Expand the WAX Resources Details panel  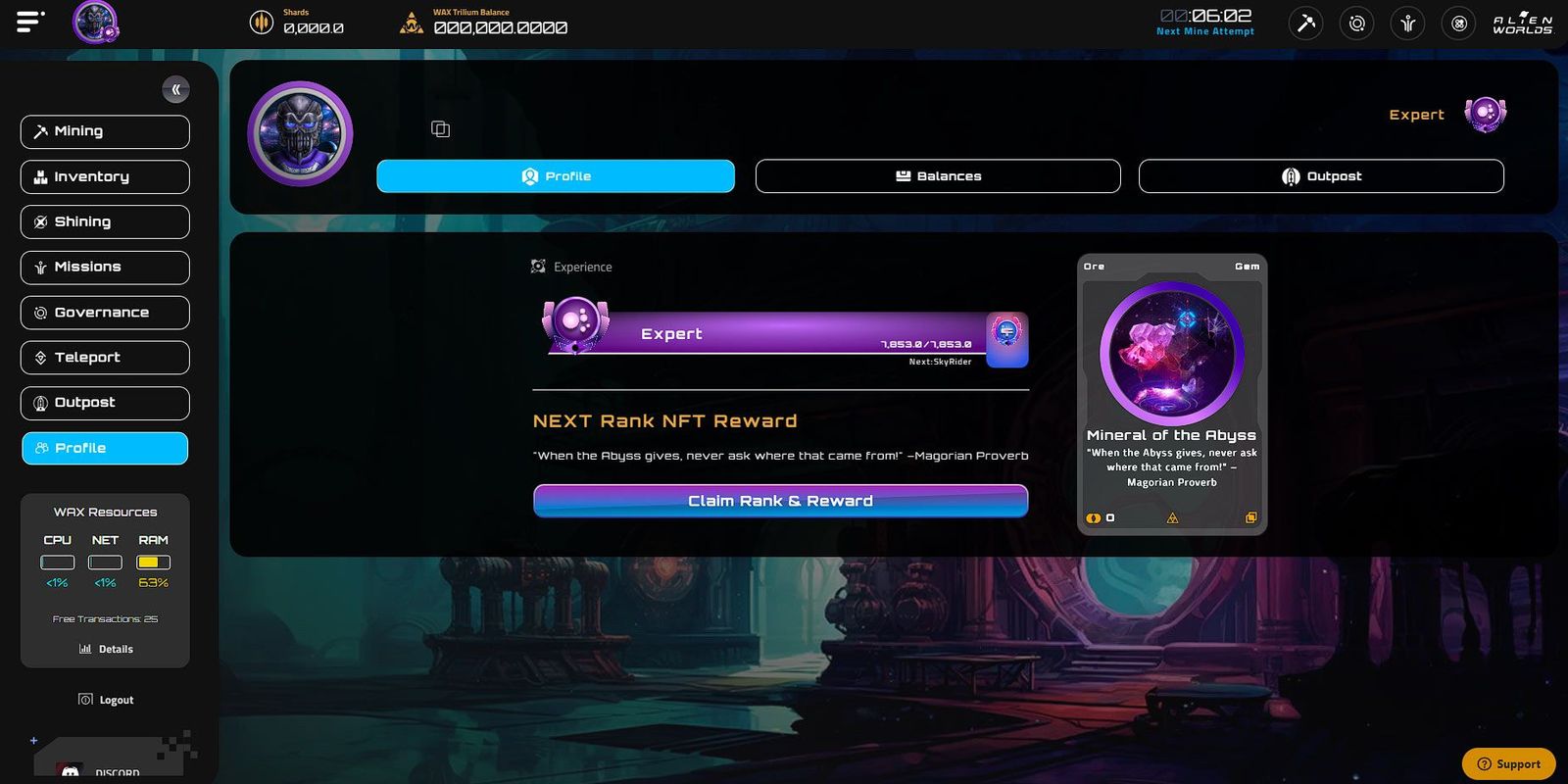click(x=105, y=648)
